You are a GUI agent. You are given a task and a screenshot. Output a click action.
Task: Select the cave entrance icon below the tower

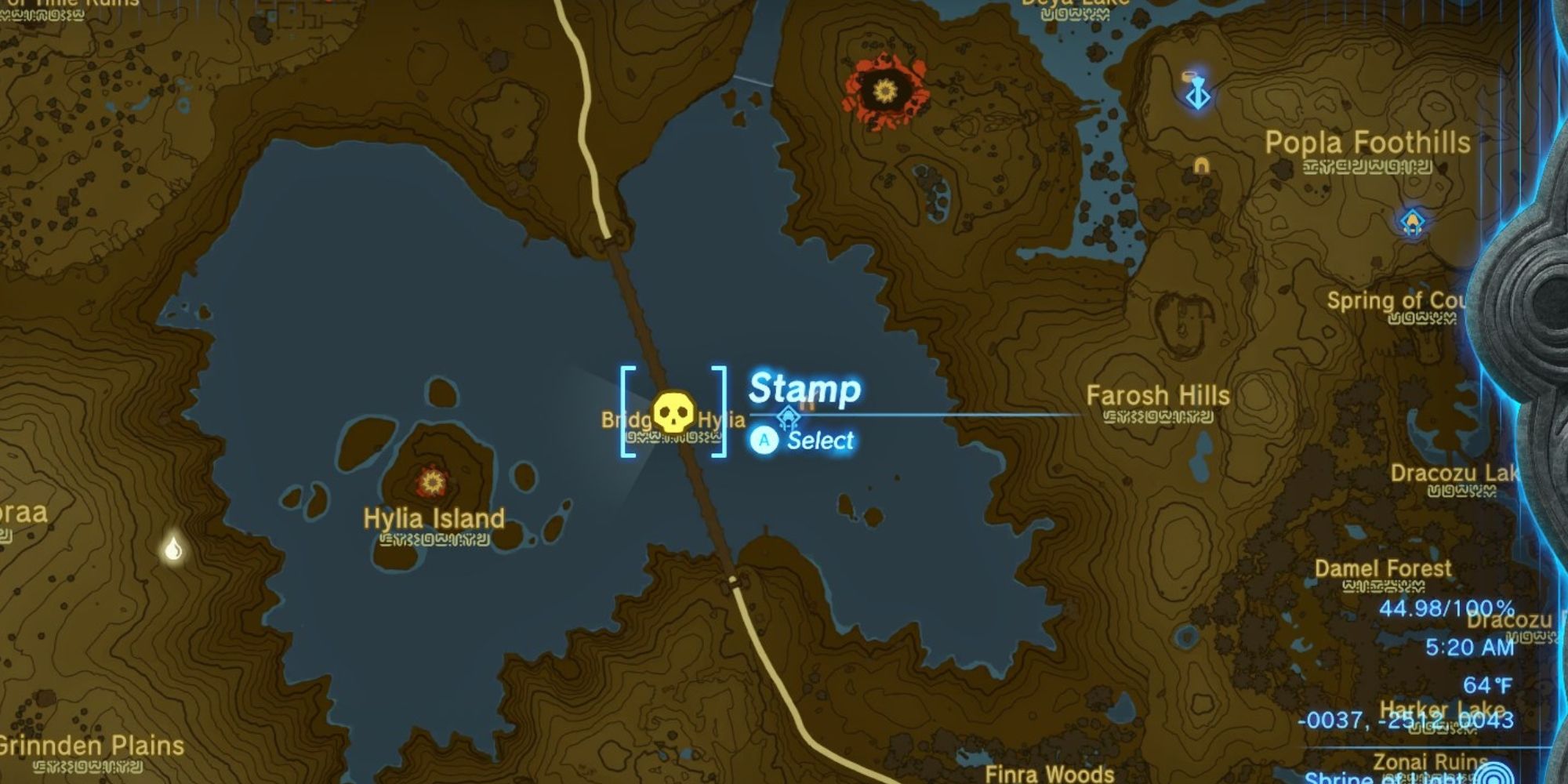pyautogui.click(x=1201, y=166)
